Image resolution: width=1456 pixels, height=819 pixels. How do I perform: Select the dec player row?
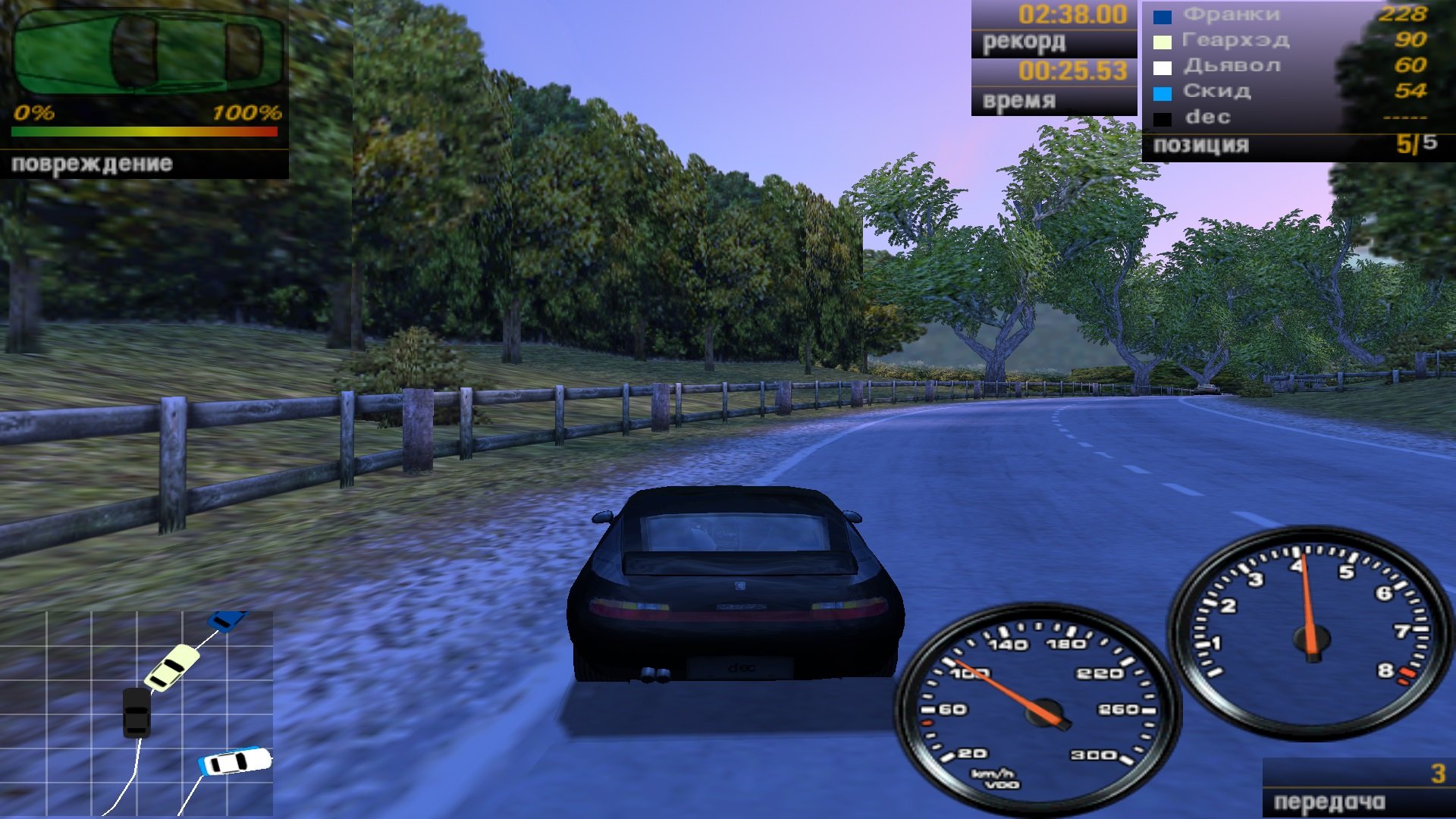pyautogui.click(x=1289, y=118)
